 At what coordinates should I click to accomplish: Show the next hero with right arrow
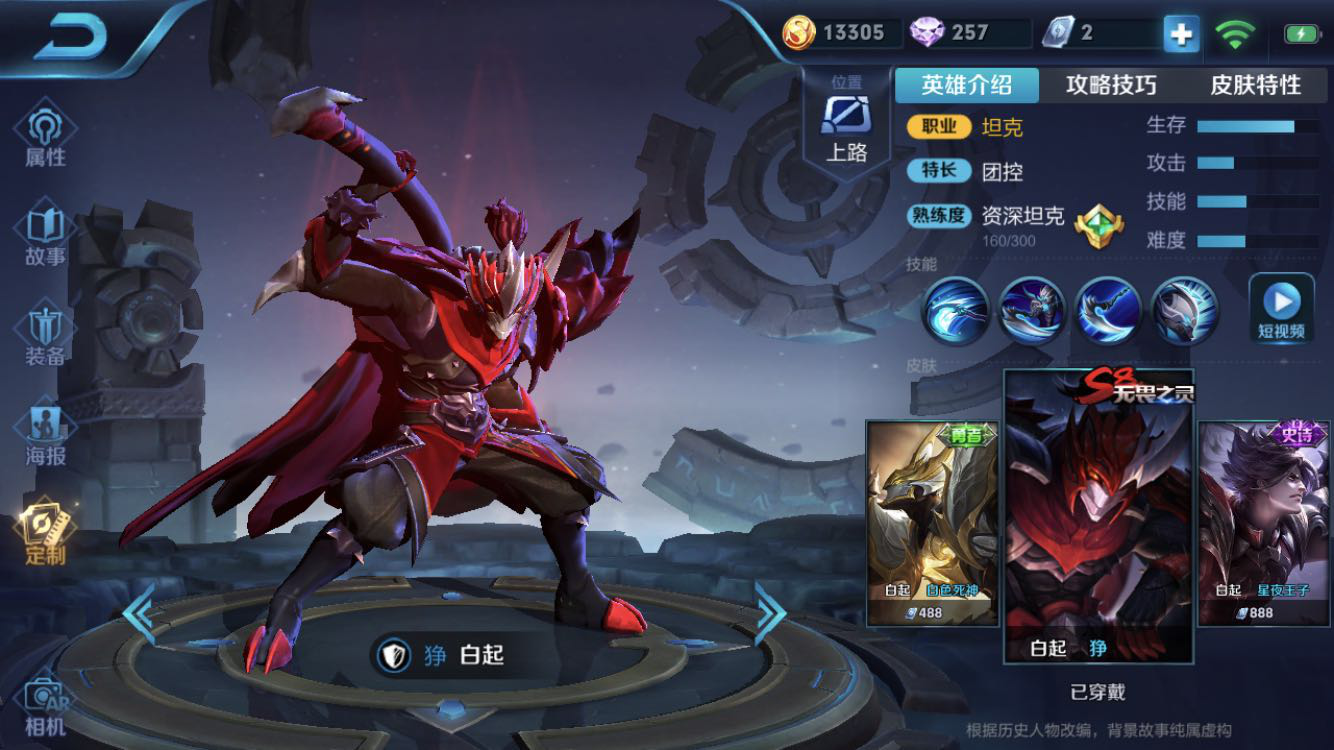pos(769,612)
